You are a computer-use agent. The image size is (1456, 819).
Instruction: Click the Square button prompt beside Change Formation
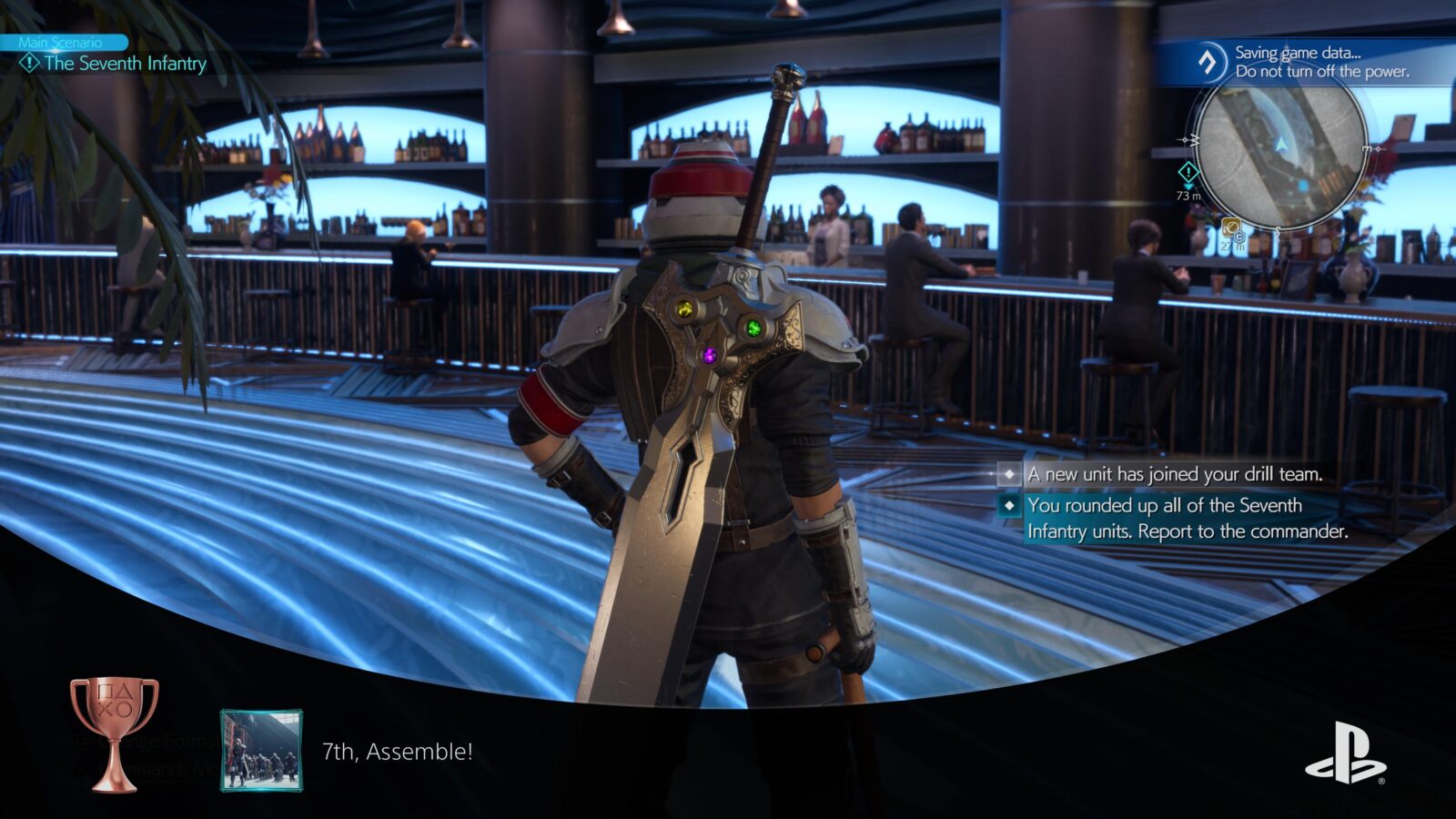pyautogui.click(x=80, y=740)
